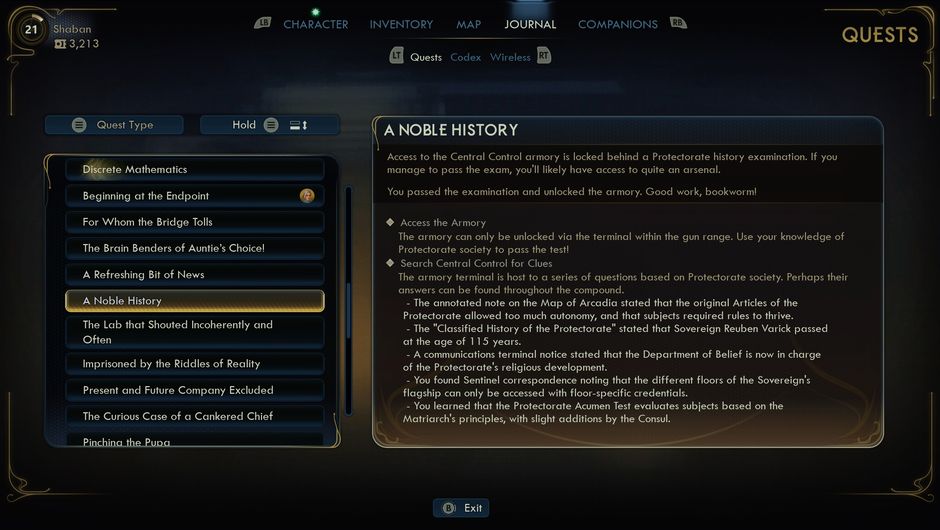940x530 pixels.
Task: Show the Quests sub-tab
Action: [x=426, y=57]
